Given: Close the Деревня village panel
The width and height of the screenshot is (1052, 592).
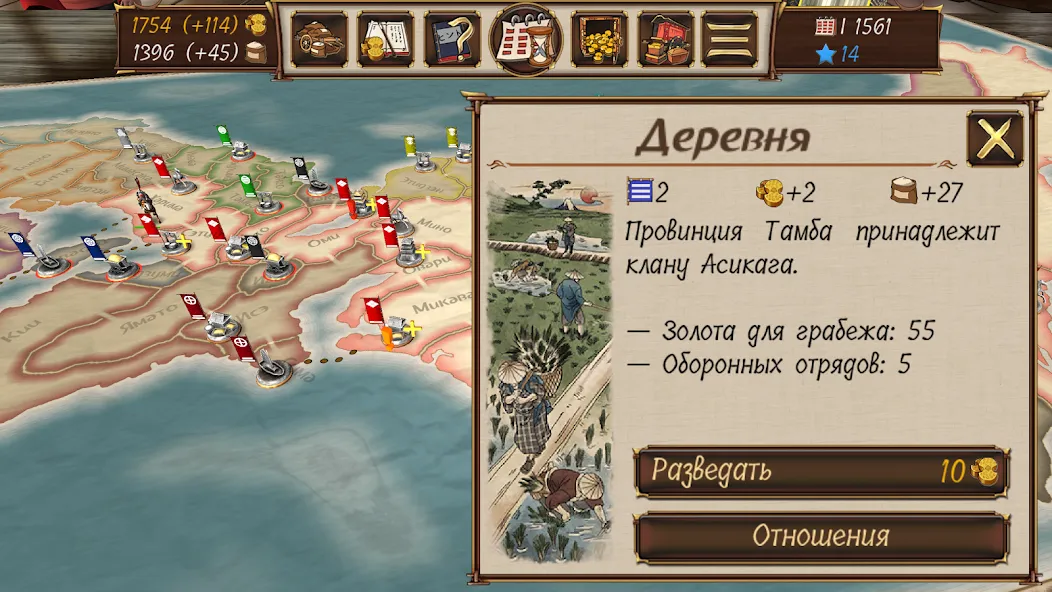Looking at the screenshot, I should (x=994, y=139).
